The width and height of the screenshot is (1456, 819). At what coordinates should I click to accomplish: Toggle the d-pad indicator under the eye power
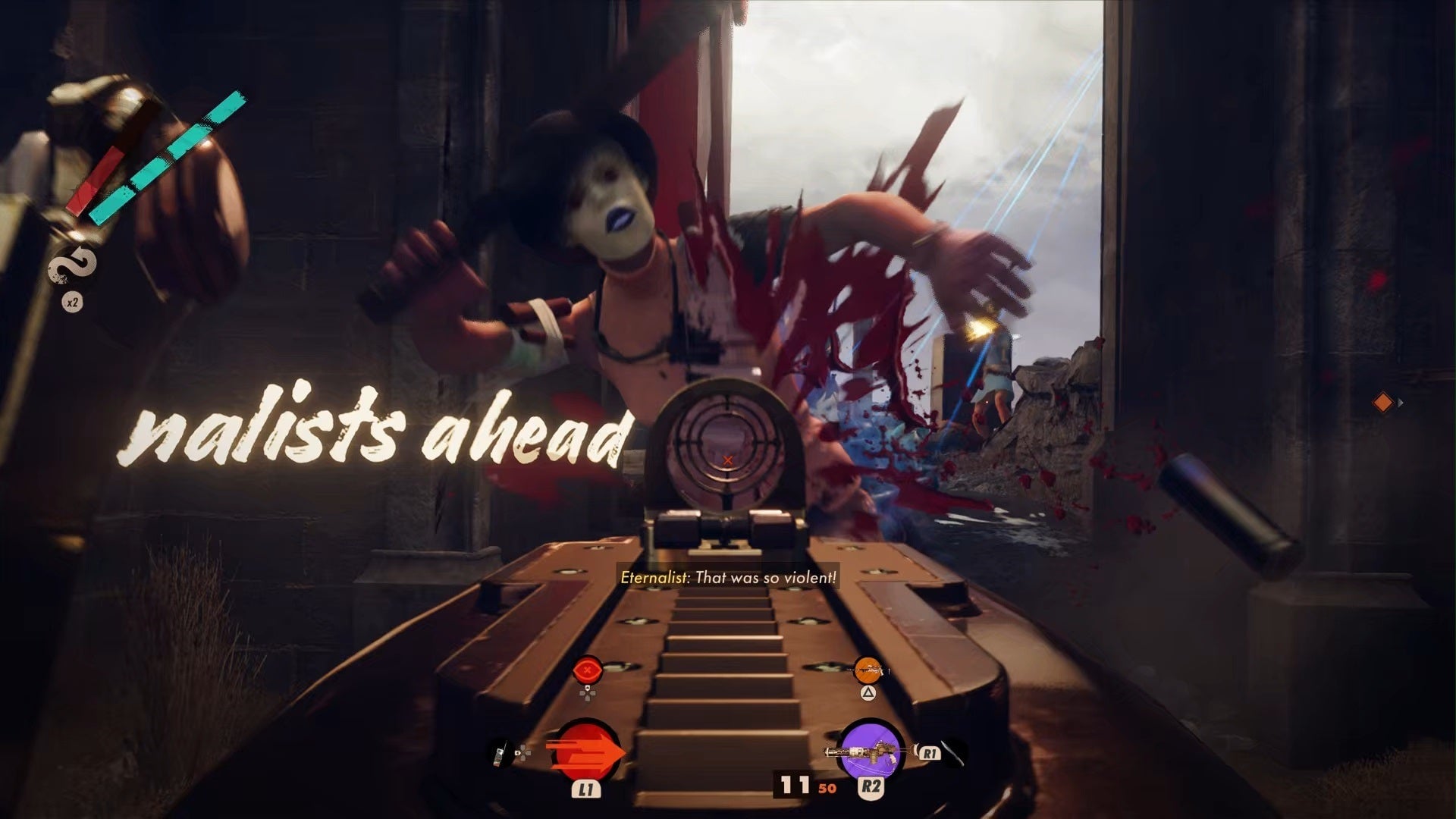click(x=588, y=692)
